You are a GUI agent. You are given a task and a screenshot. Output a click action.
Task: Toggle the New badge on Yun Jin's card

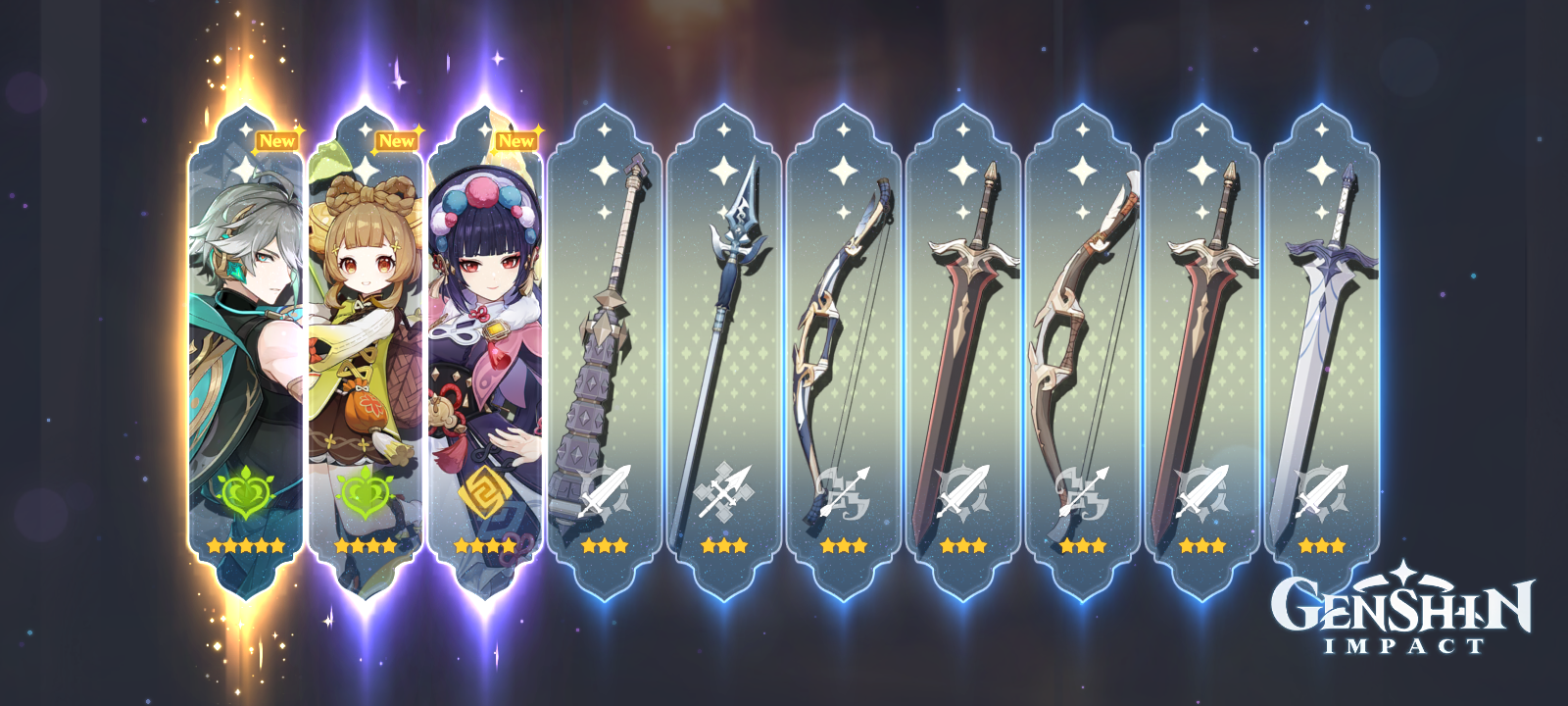pos(516,142)
